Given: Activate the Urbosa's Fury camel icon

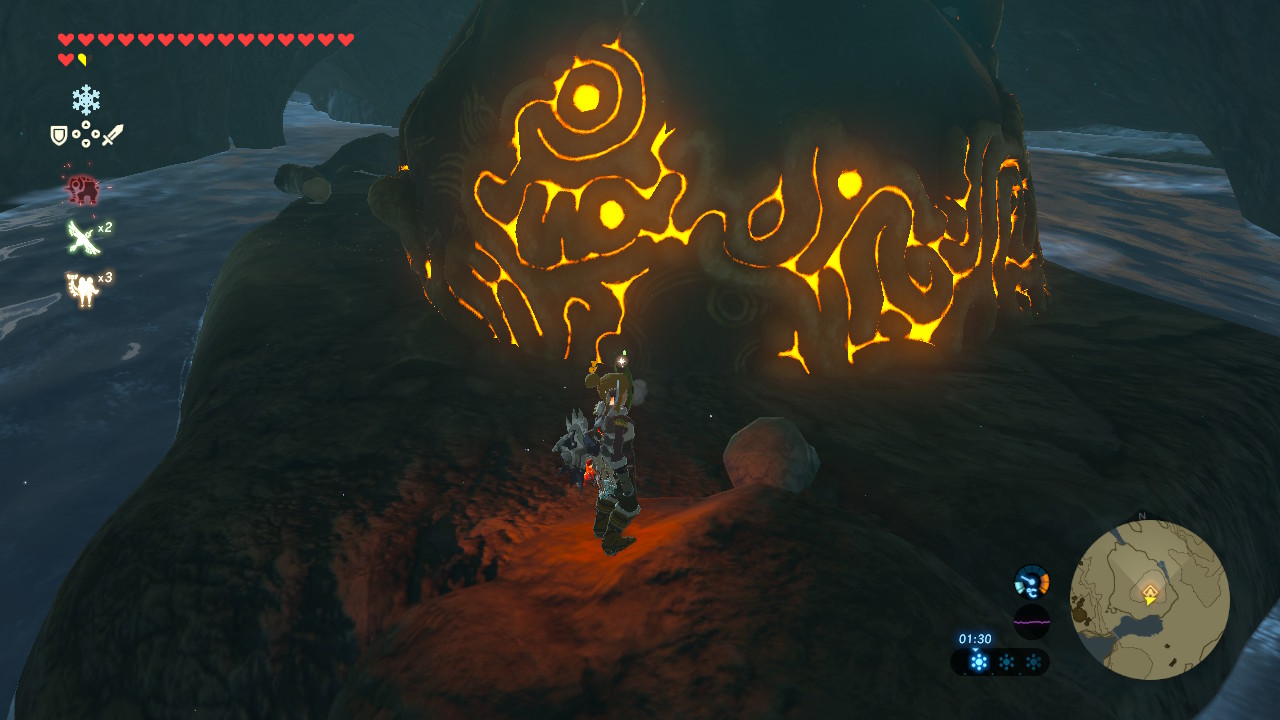Looking at the screenshot, I should click(x=80, y=288).
